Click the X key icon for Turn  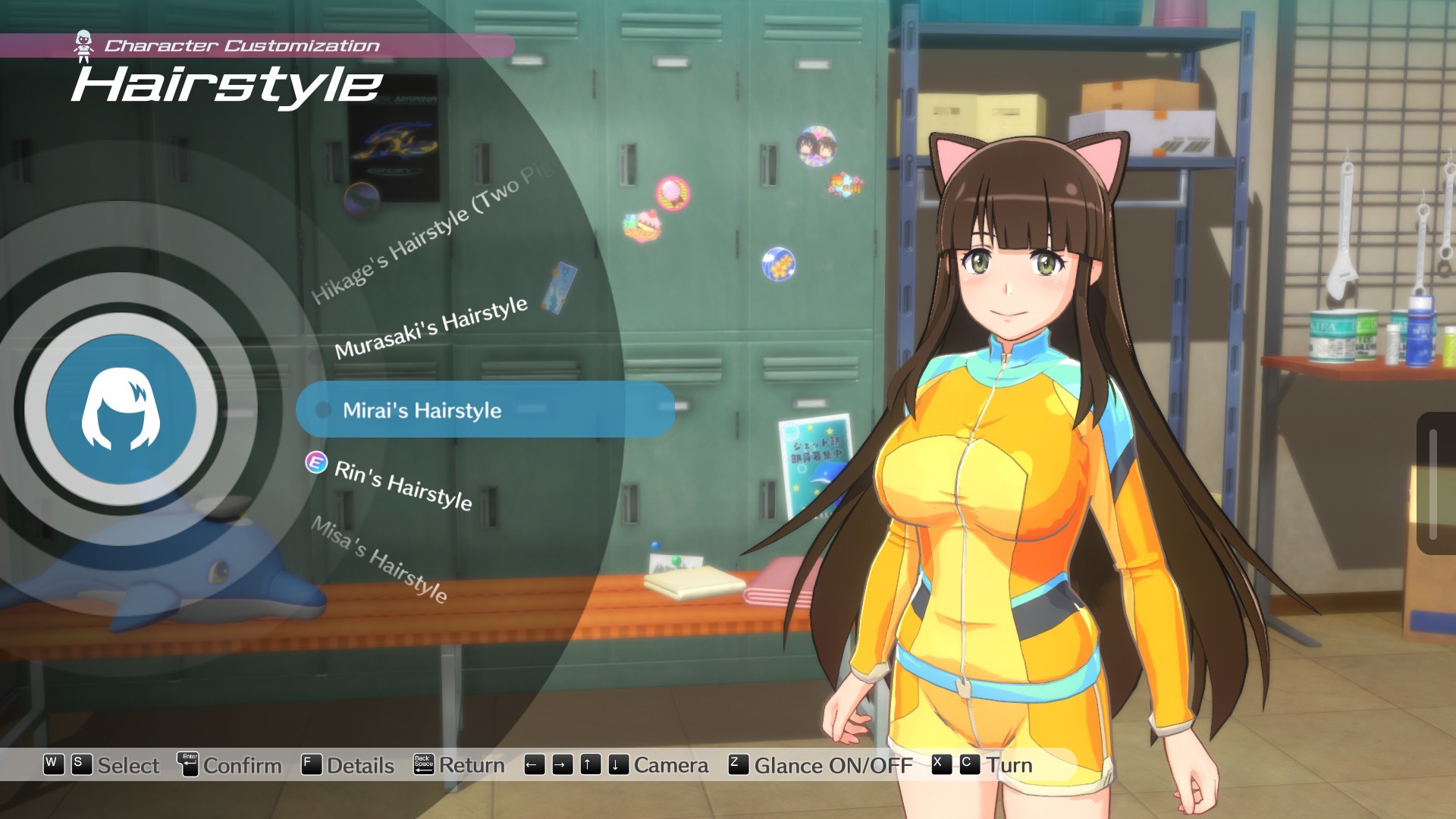coord(941,765)
